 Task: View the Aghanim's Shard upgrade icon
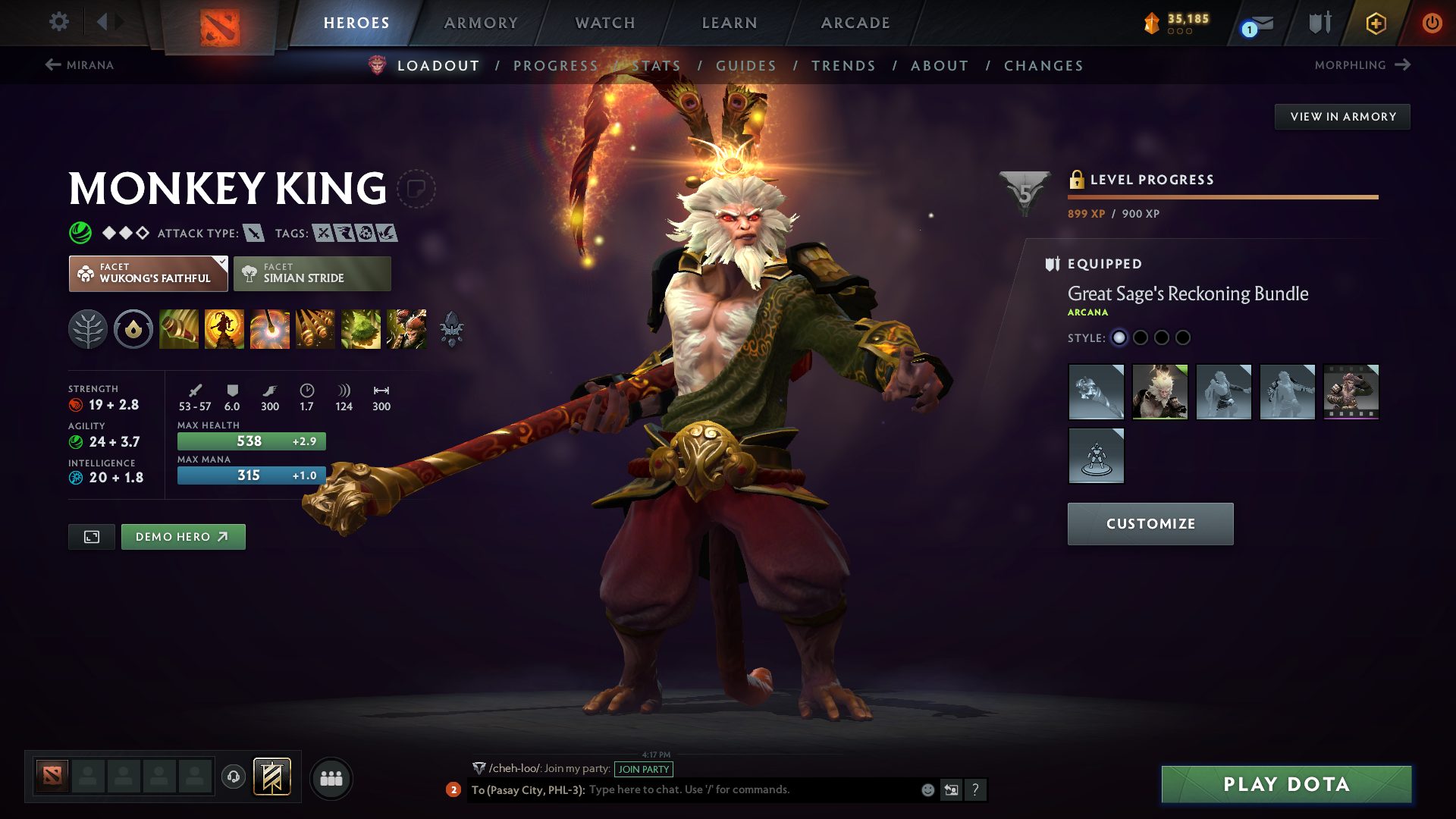click(453, 329)
